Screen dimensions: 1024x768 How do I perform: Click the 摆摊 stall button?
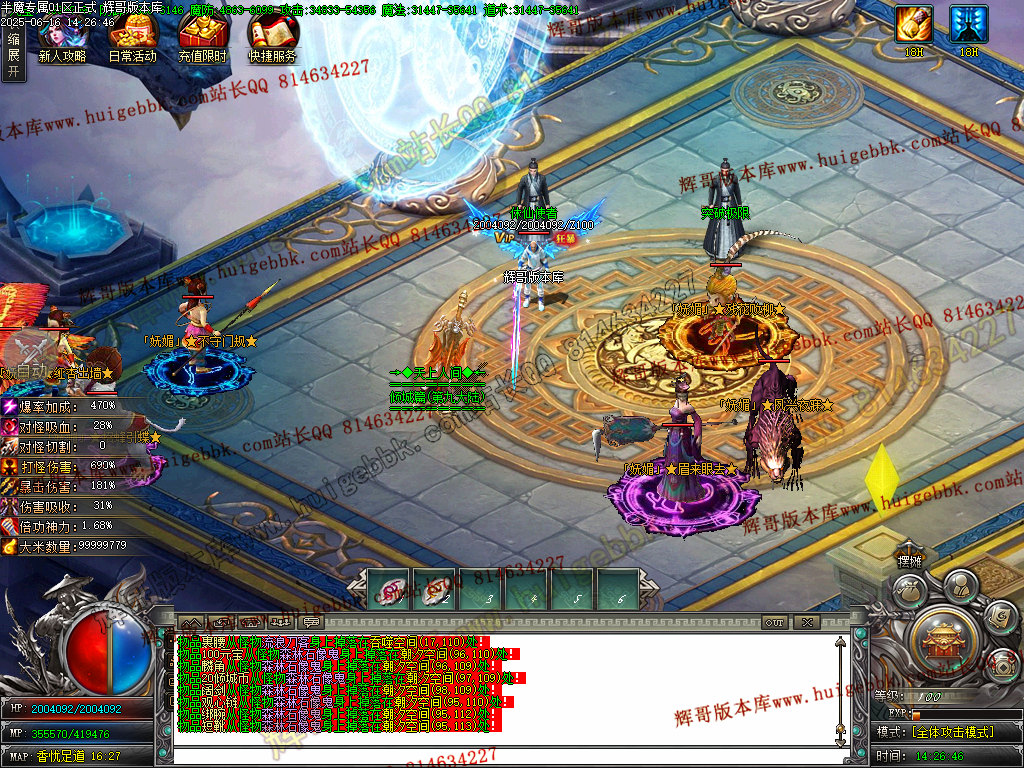pyautogui.click(x=909, y=561)
